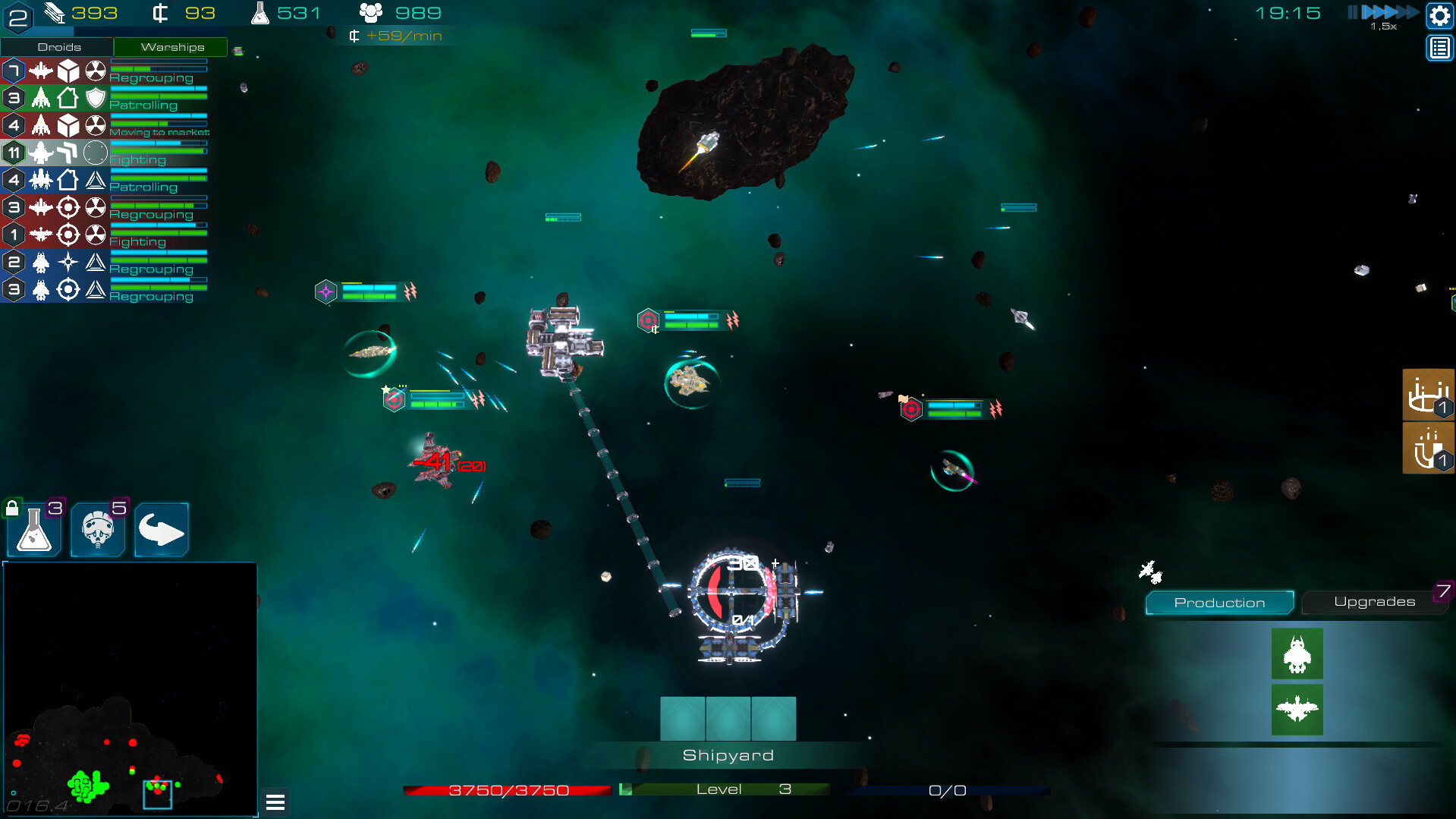Switch to the Droids tab
The height and width of the screenshot is (819, 1456).
[x=58, y=46]
